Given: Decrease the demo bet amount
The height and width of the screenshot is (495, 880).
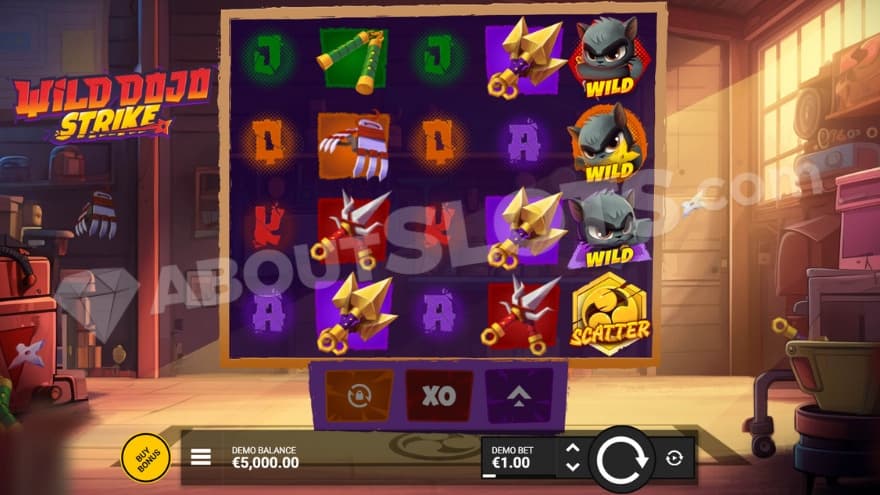Looking at the screenshot, I should pos(572,467).
